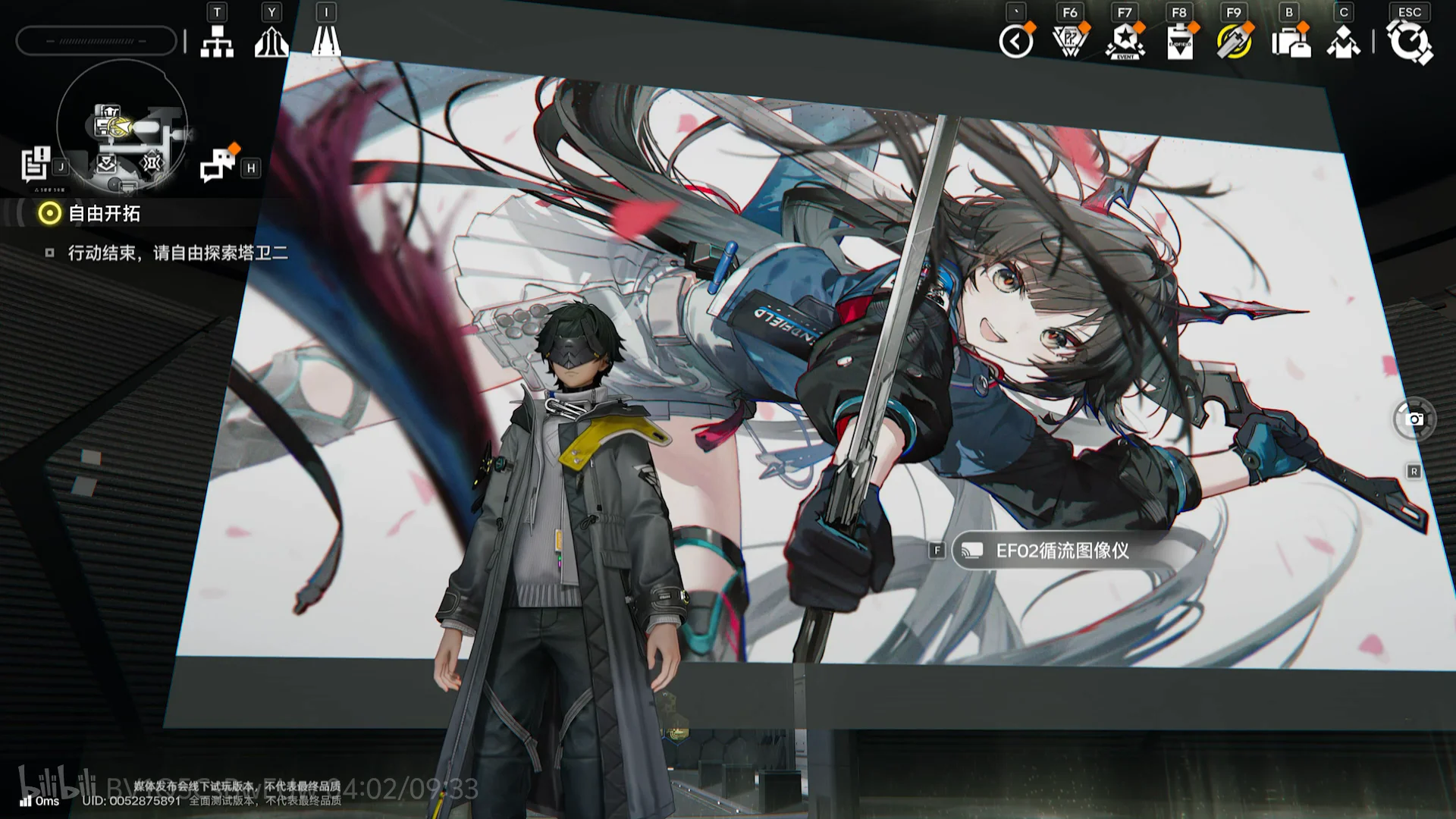Open the chat speech bubbles icon
Screen dimensions: 1456x819
pos(218,165)
